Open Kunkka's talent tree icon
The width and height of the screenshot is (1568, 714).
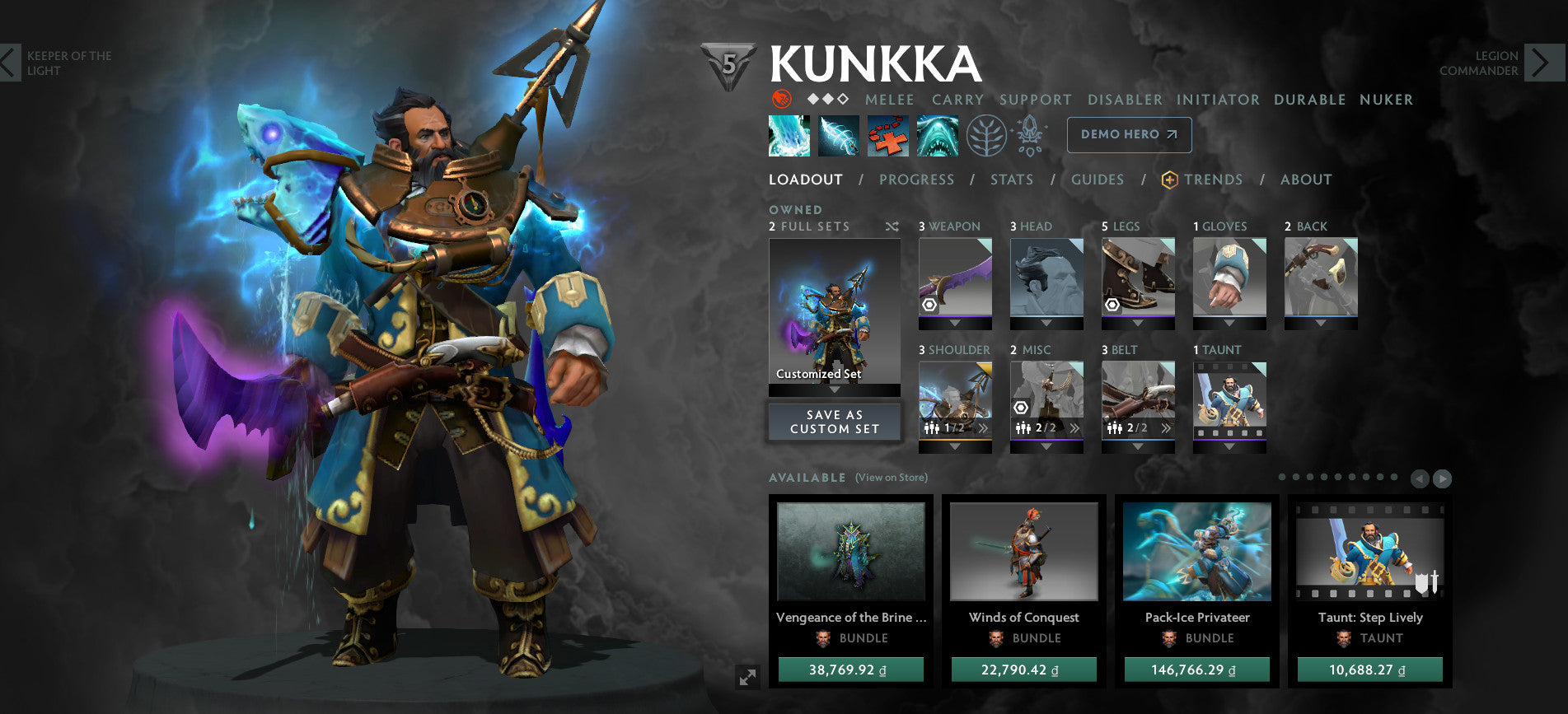point(987,135)
